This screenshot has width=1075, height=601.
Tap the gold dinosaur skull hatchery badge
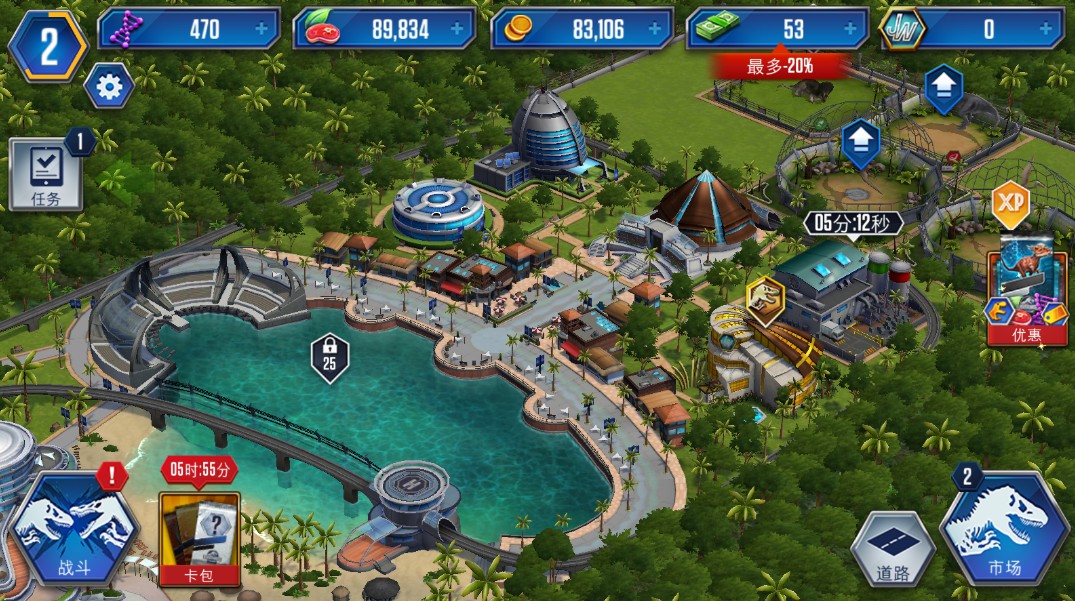point(765,300)
